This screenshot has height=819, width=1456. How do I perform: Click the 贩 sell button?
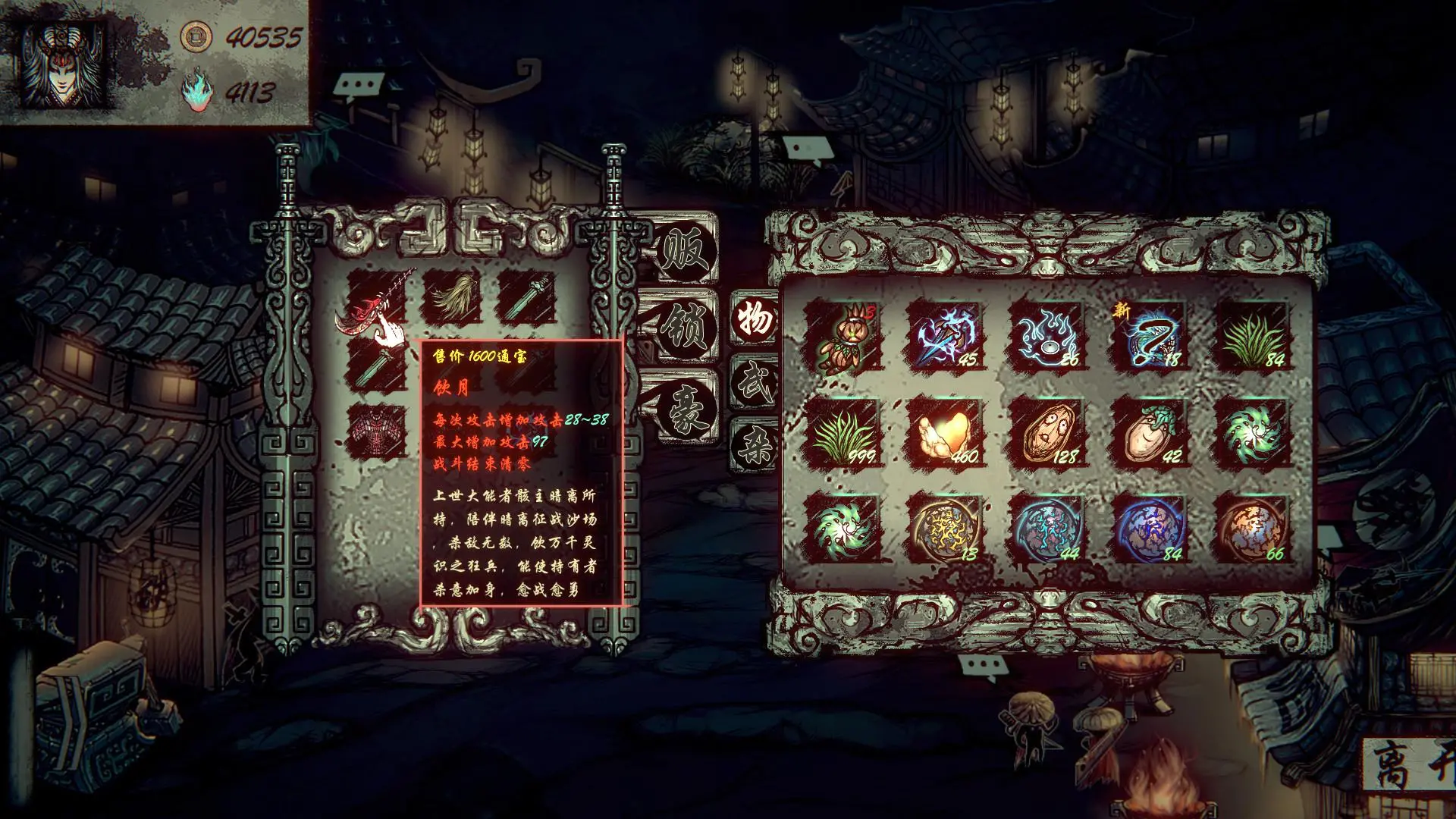(x=686, y=250)
